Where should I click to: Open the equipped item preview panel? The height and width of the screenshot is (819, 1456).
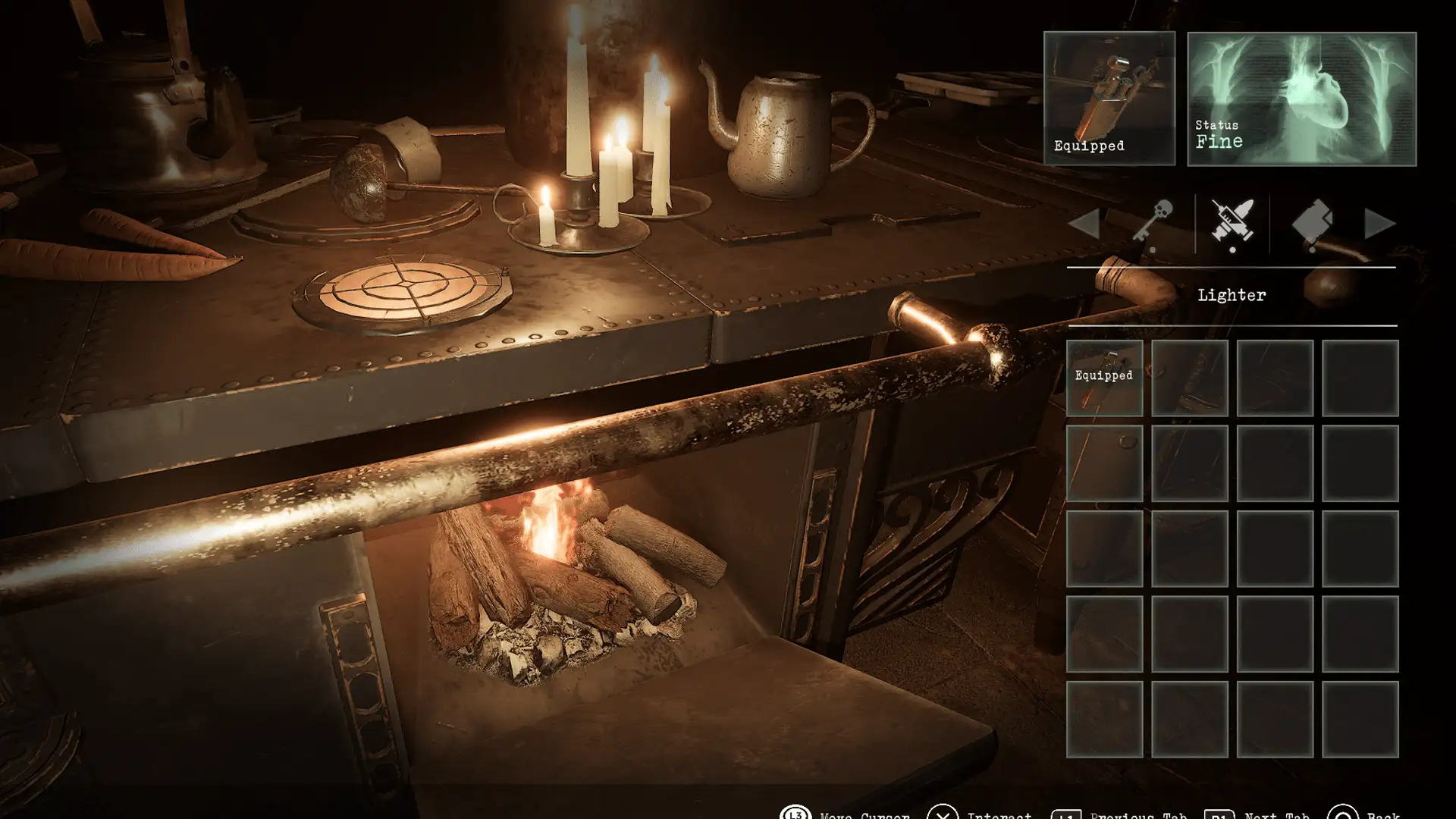tap(1109, 99)
